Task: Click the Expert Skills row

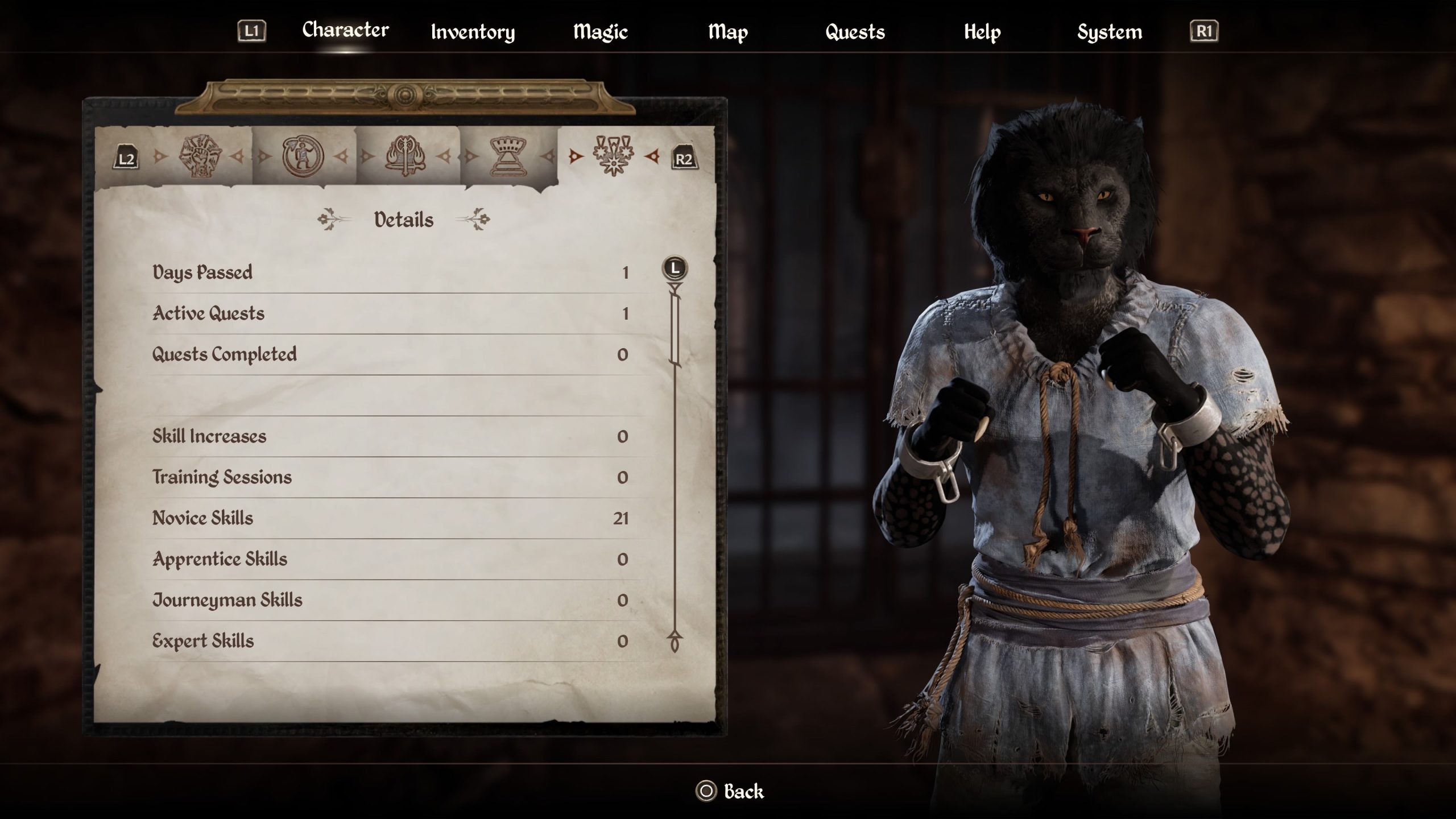Action: coord(390,641)
